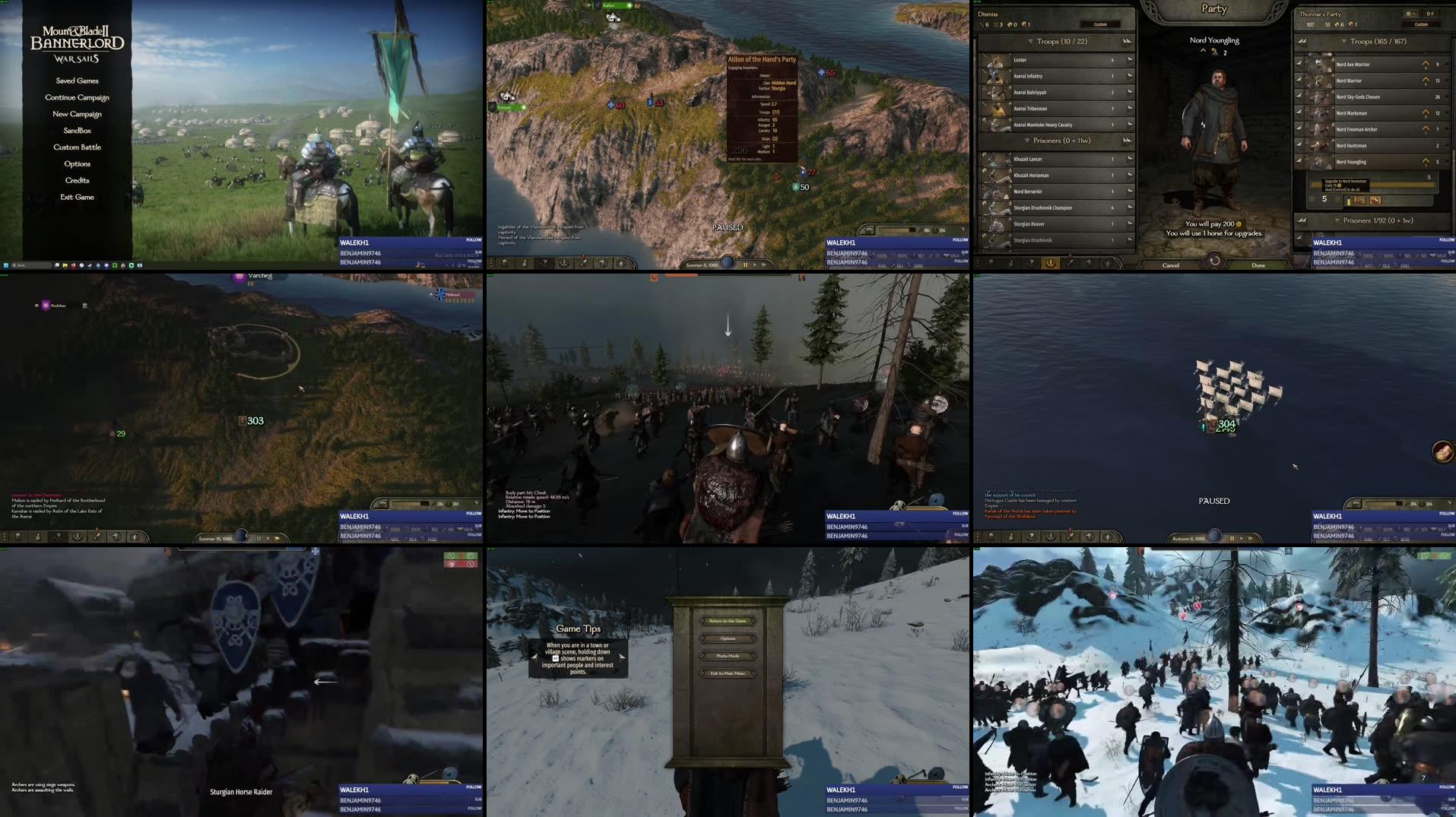Click the circular reset icon at the Party screen bottom

coord(1213,261)
